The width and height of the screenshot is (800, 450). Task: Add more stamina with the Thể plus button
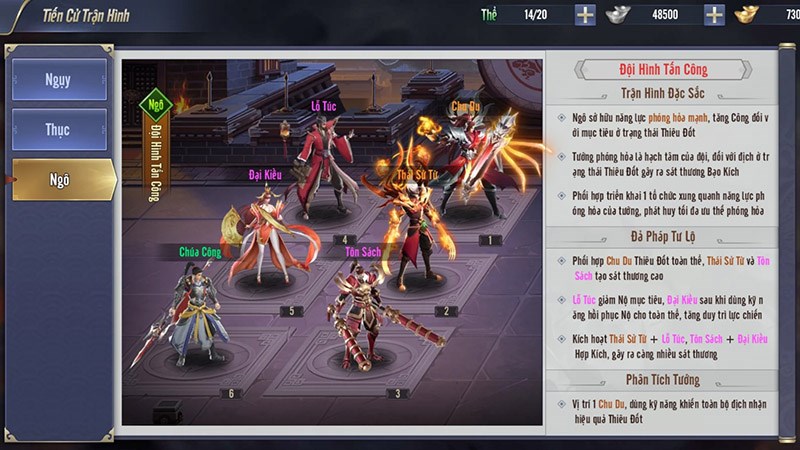pyautogui.click(x=585, y=15)
